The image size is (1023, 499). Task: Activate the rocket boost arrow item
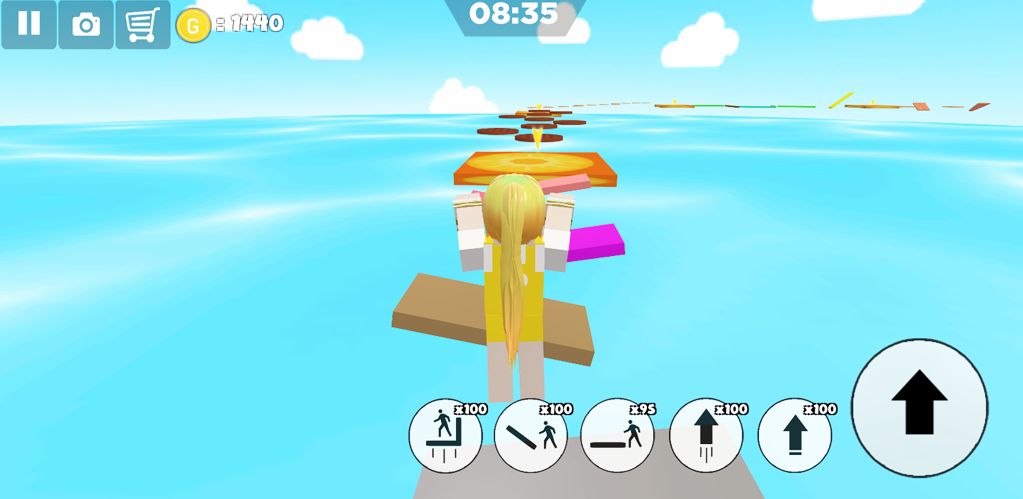706,435
